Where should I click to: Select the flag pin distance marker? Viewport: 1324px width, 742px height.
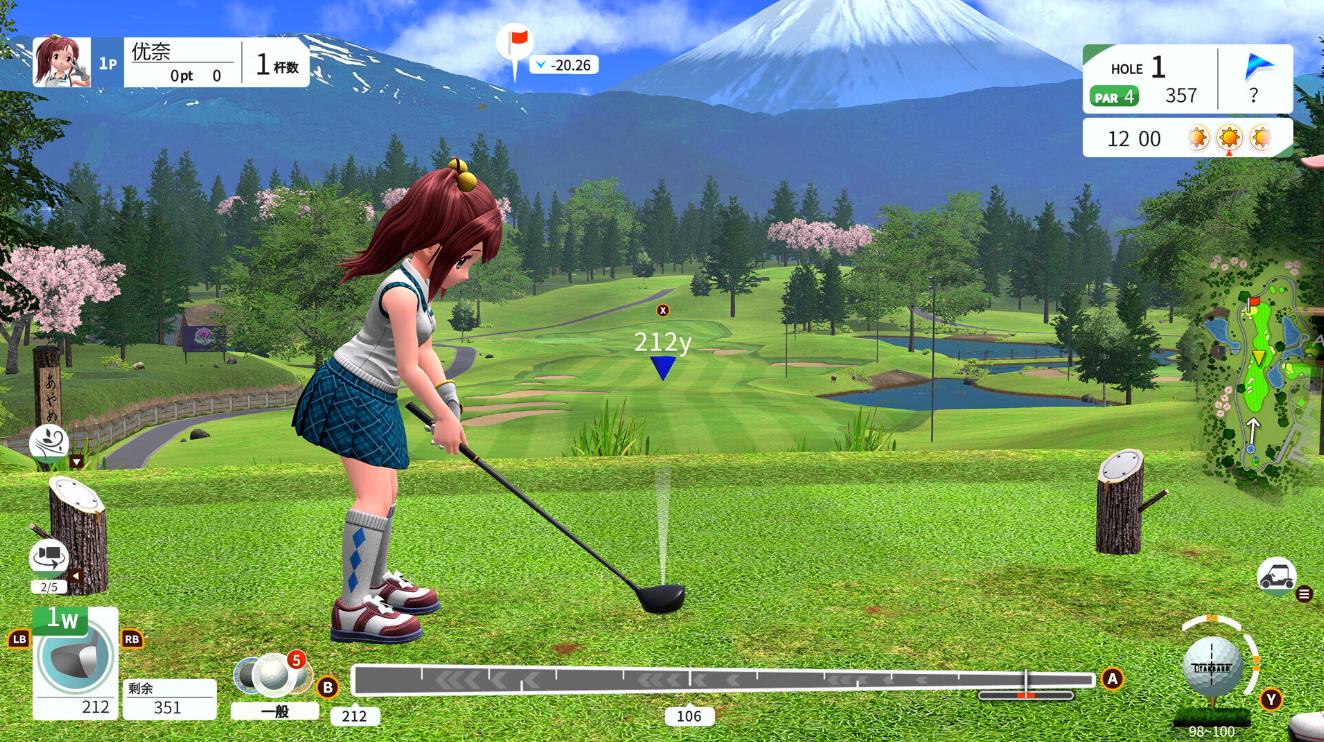(516, 45)
